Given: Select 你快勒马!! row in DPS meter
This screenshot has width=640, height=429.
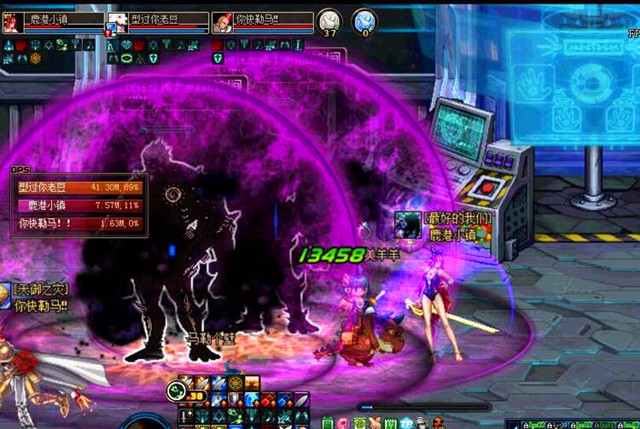Looking at the screenshot, I should [x=80, y=221].
